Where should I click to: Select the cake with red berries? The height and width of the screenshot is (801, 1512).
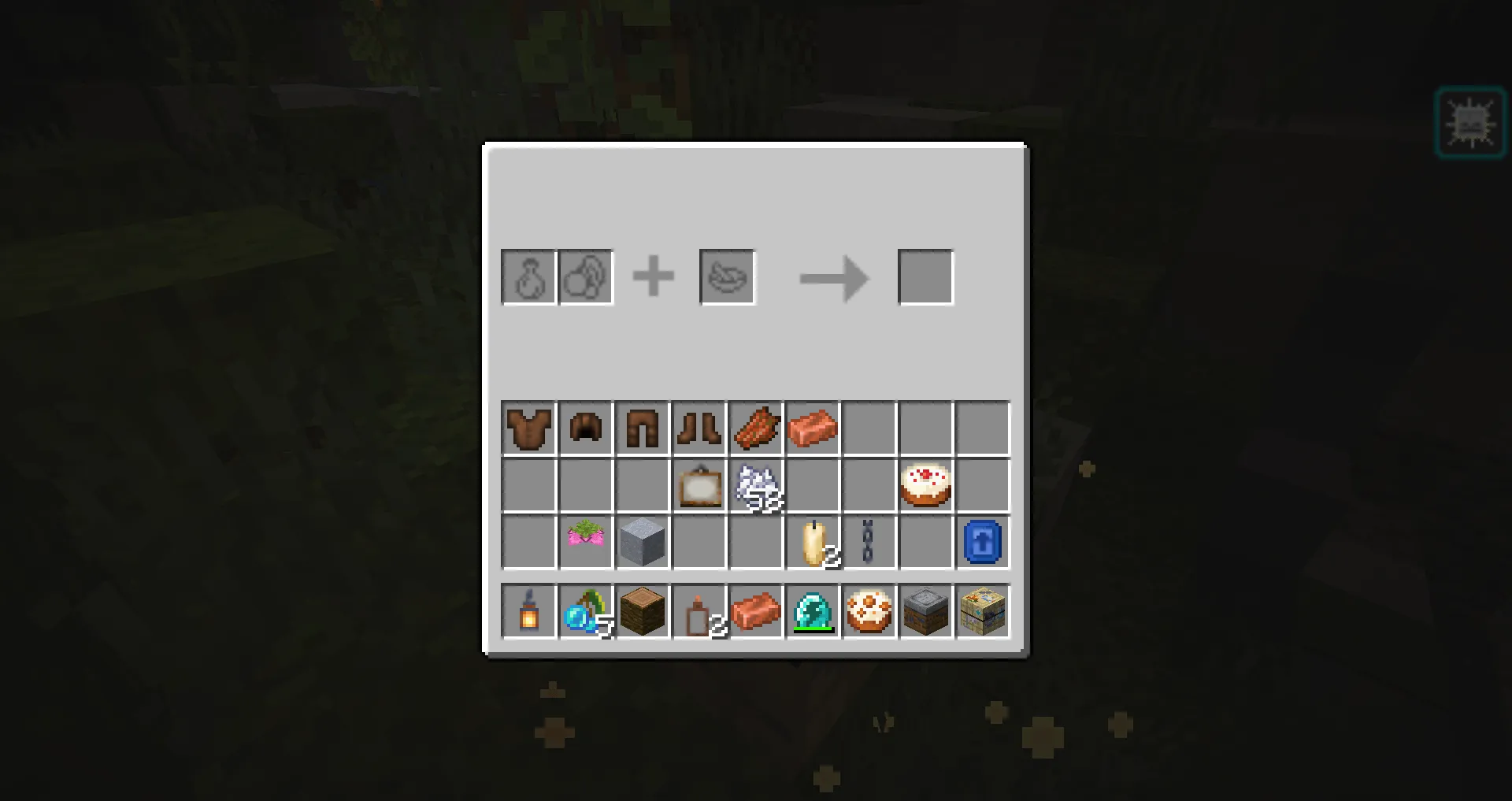(x=925, y=484)
